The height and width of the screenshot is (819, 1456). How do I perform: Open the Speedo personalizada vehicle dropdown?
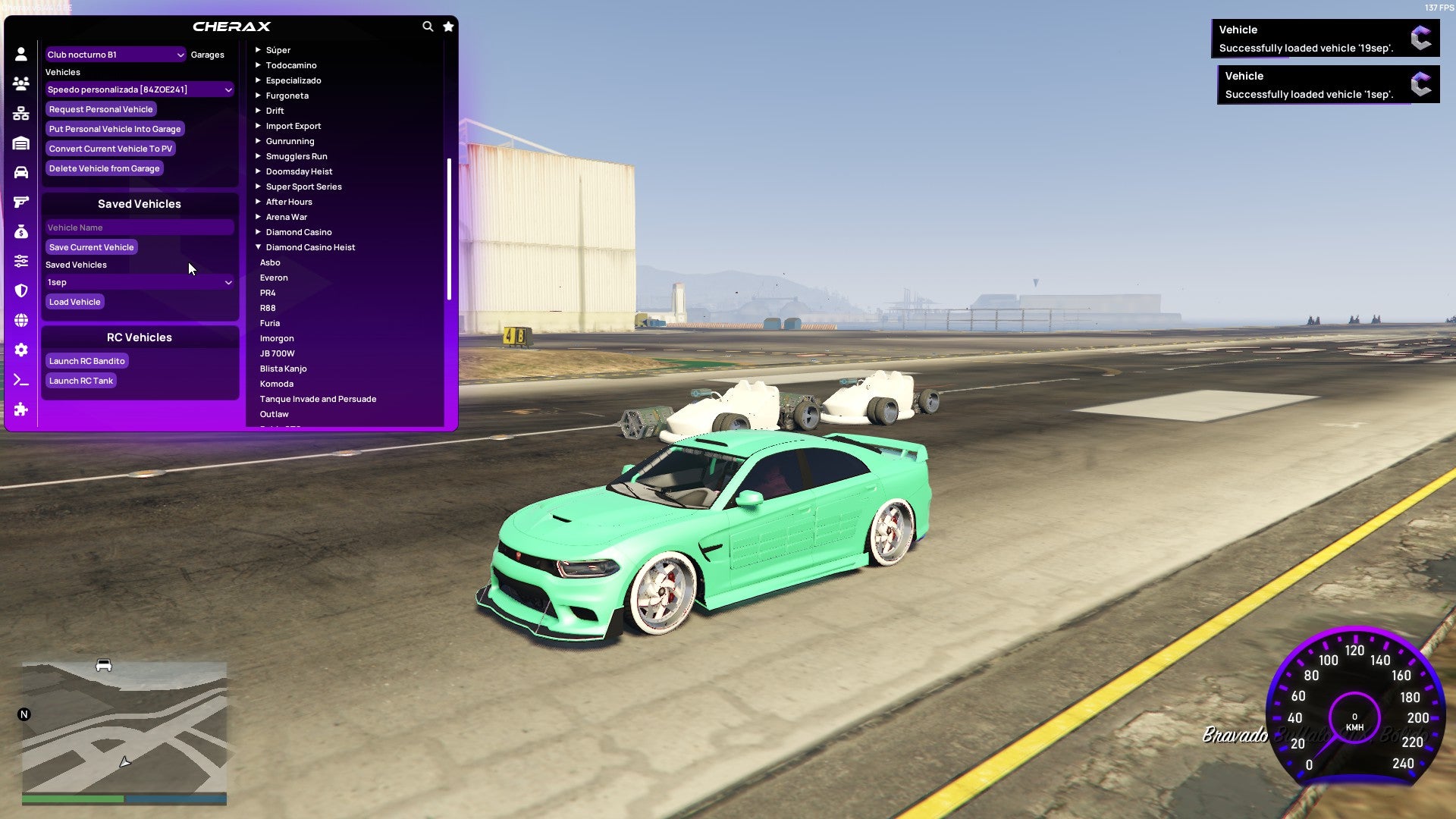pyautogui.click(x=140, y=89)
